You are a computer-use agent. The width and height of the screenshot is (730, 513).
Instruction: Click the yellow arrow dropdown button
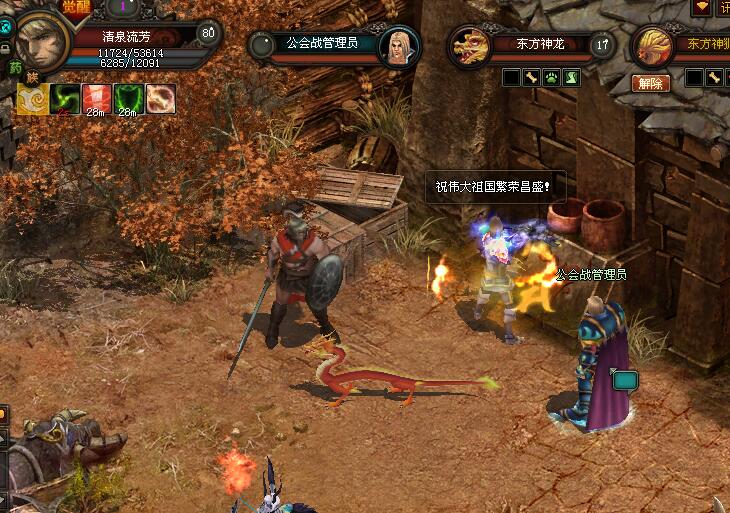tap(701, 7)
